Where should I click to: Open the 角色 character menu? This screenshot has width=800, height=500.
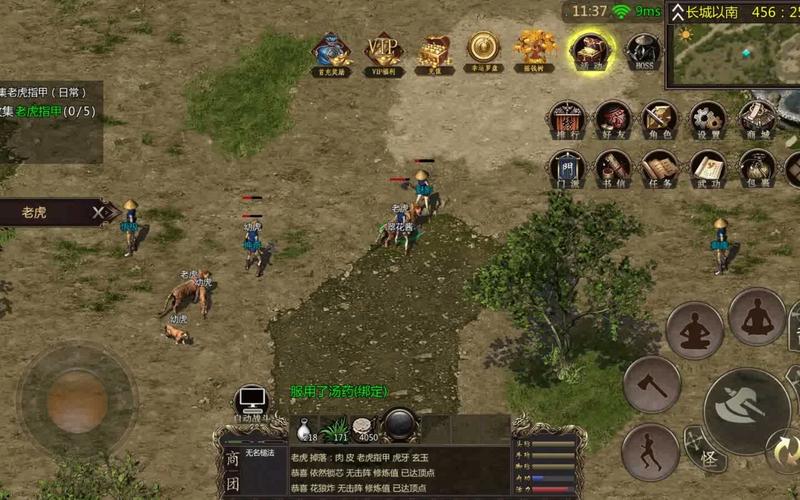click(x=660, y=119)
